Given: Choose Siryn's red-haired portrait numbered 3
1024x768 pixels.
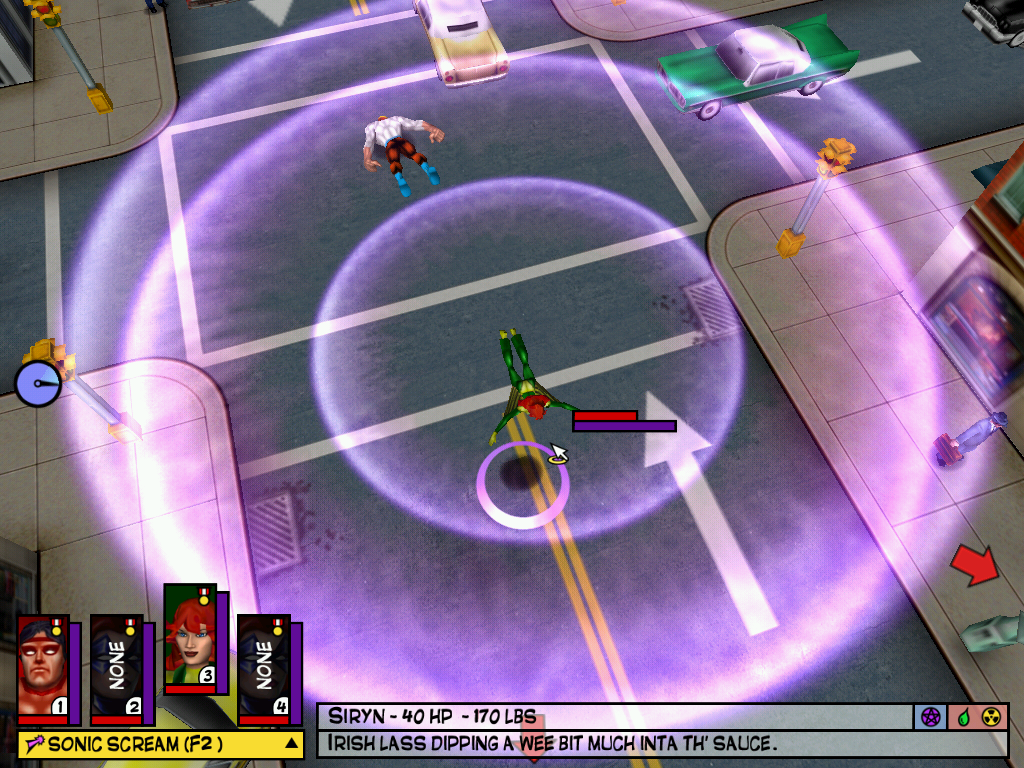Looking at the screenshot, I should click(x=189, y=637).
